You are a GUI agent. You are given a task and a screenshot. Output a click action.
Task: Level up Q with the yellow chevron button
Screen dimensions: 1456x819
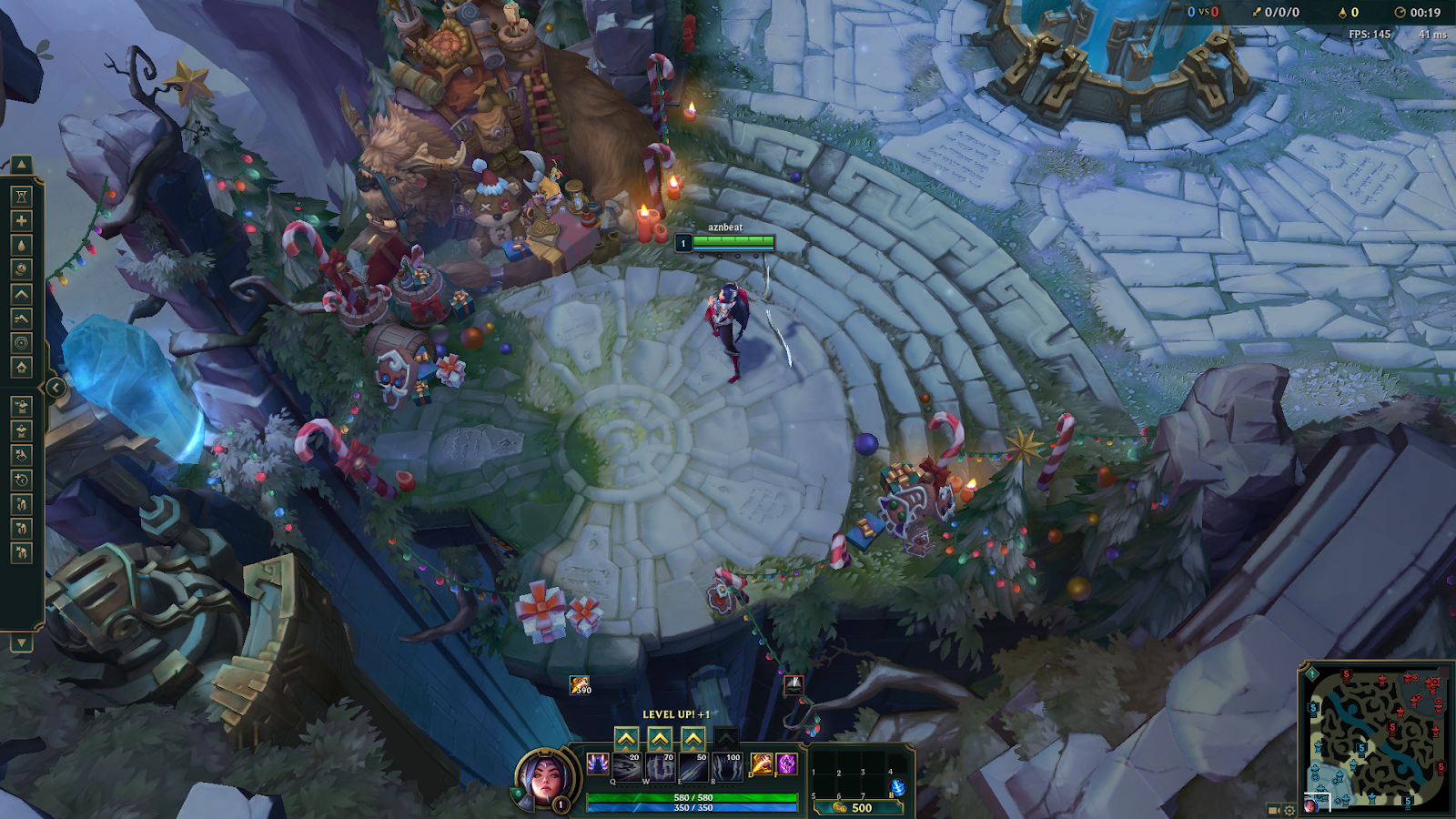point(627,739)
